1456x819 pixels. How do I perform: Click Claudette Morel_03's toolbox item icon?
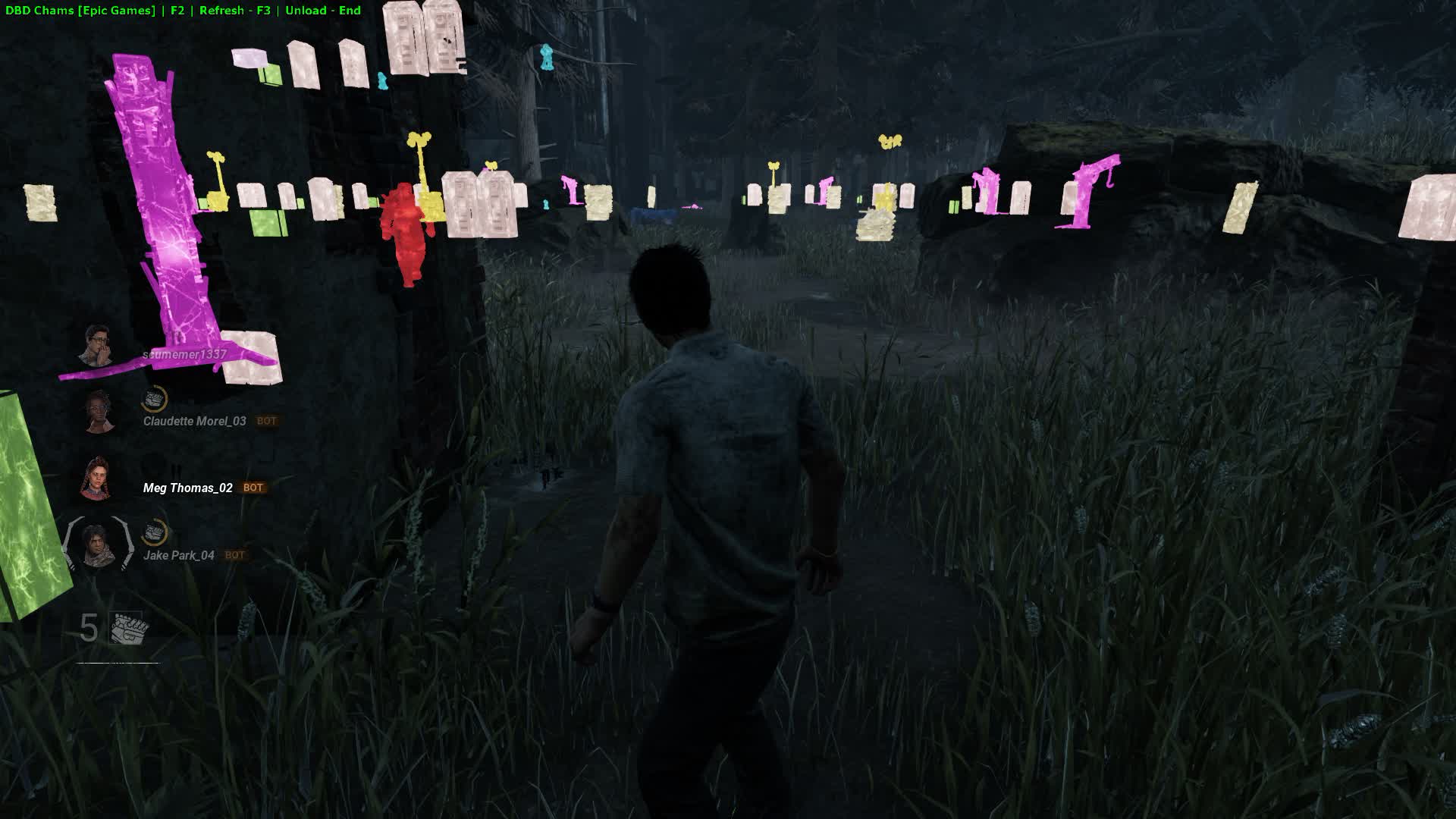pyautogui.click(x=155, y=399)
